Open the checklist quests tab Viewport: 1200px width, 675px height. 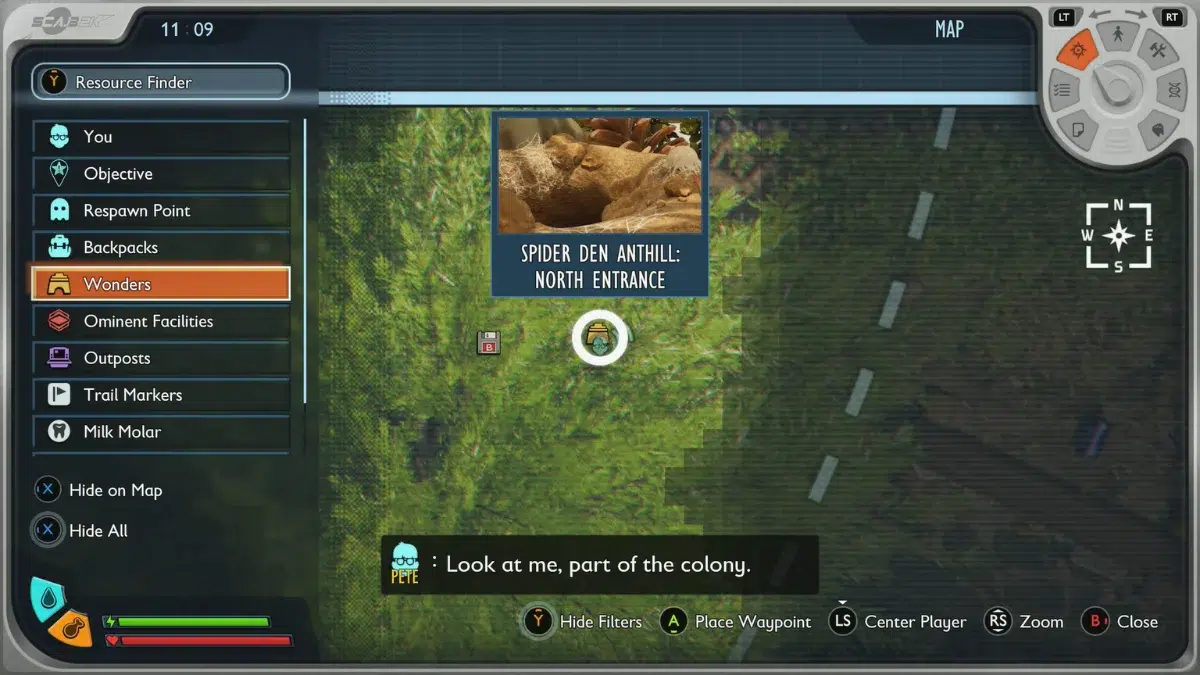[x=1063, y=90]
